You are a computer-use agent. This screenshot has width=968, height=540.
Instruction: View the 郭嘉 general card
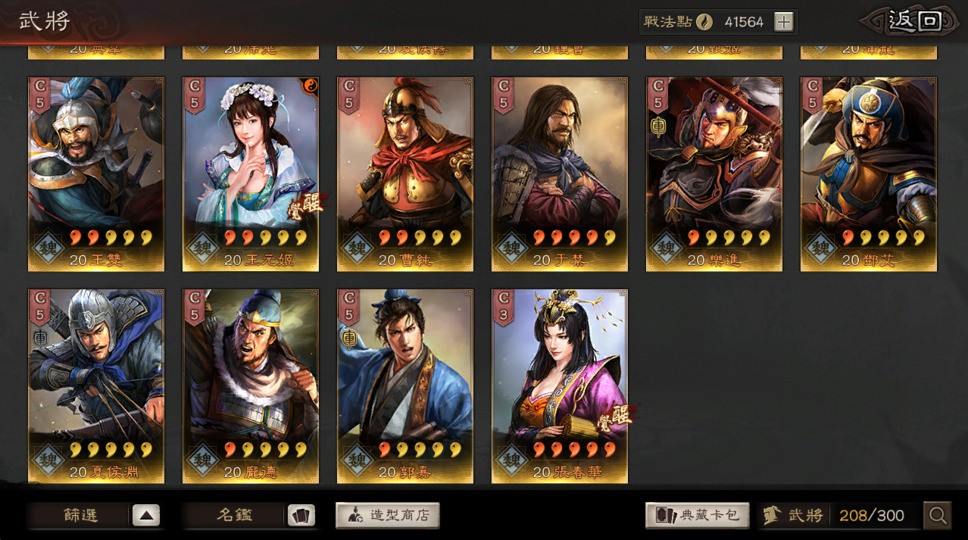[x=405, y=386]
